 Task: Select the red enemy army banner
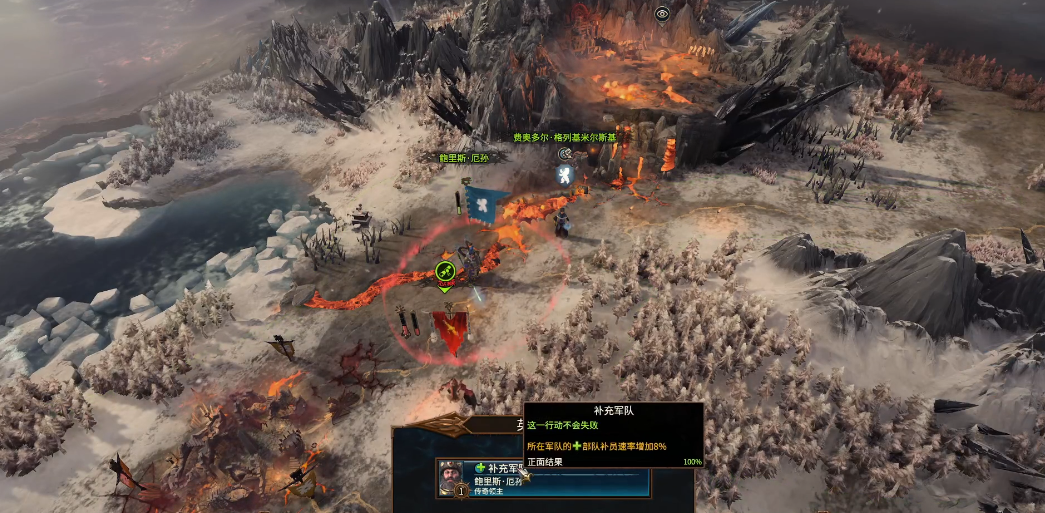click(448, 330)
